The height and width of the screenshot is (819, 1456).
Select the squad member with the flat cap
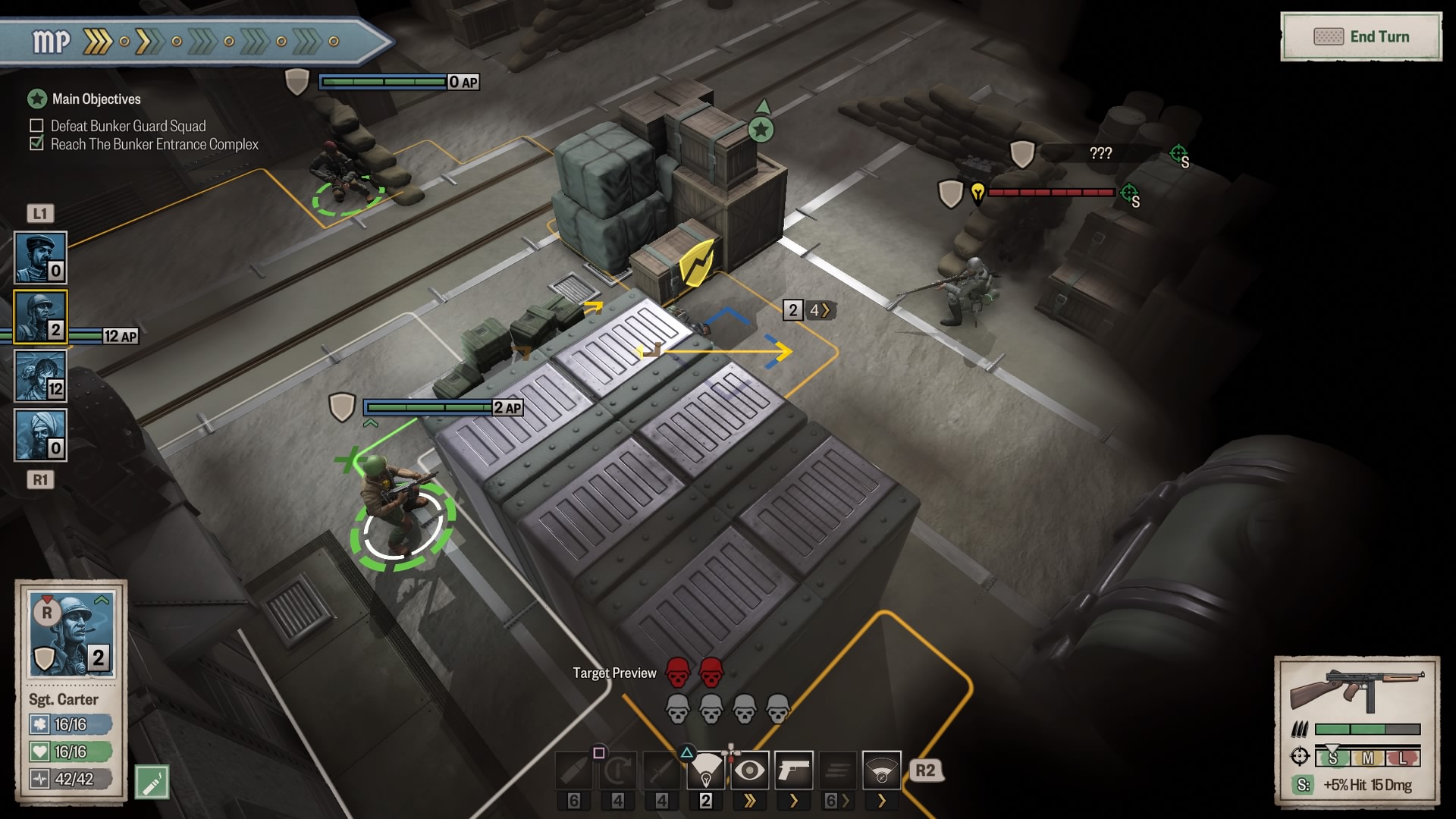tap(41, 258)
